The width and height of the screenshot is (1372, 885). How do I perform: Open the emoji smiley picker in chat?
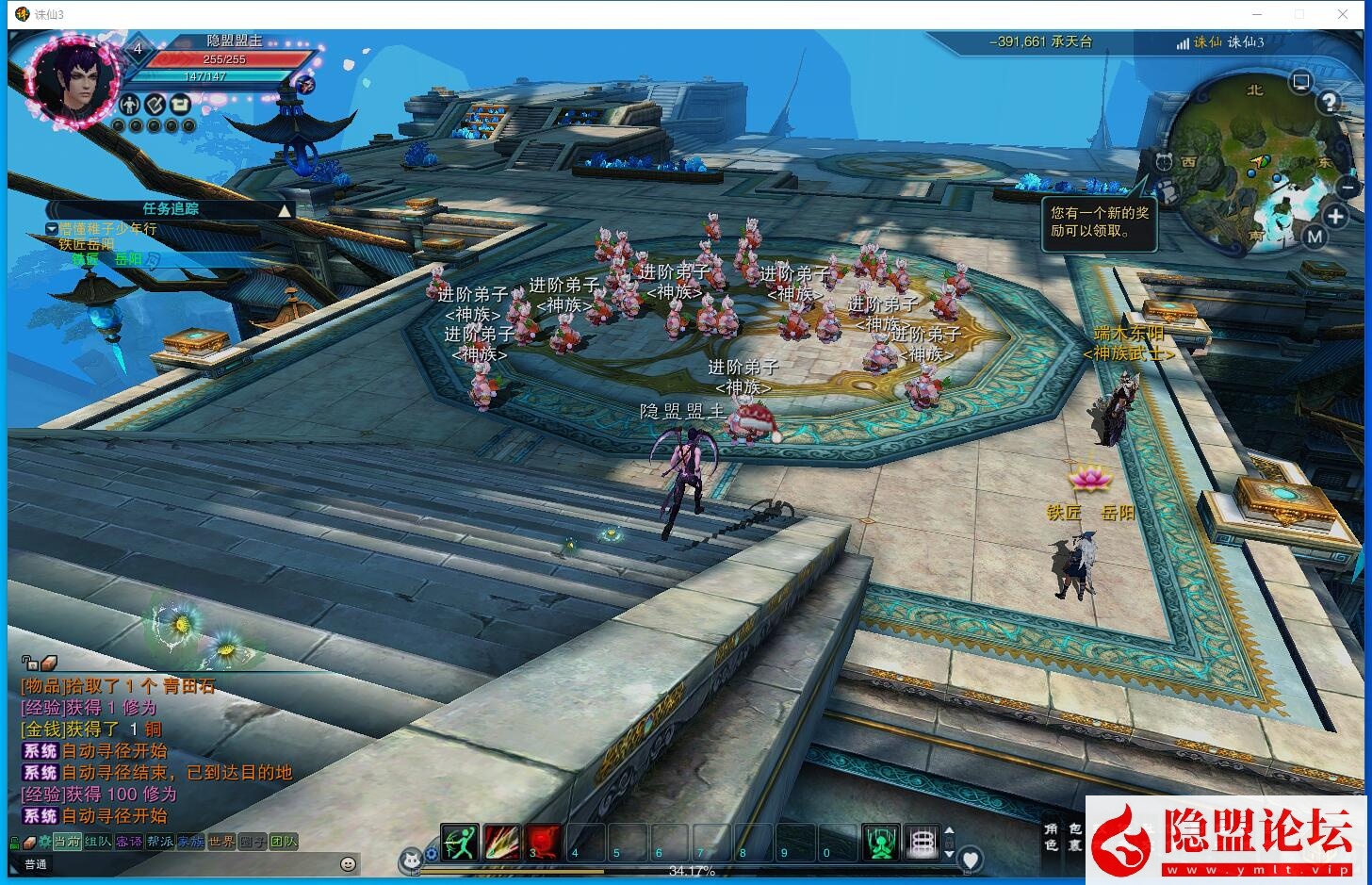pyautogui.click(x=349, y=863)
